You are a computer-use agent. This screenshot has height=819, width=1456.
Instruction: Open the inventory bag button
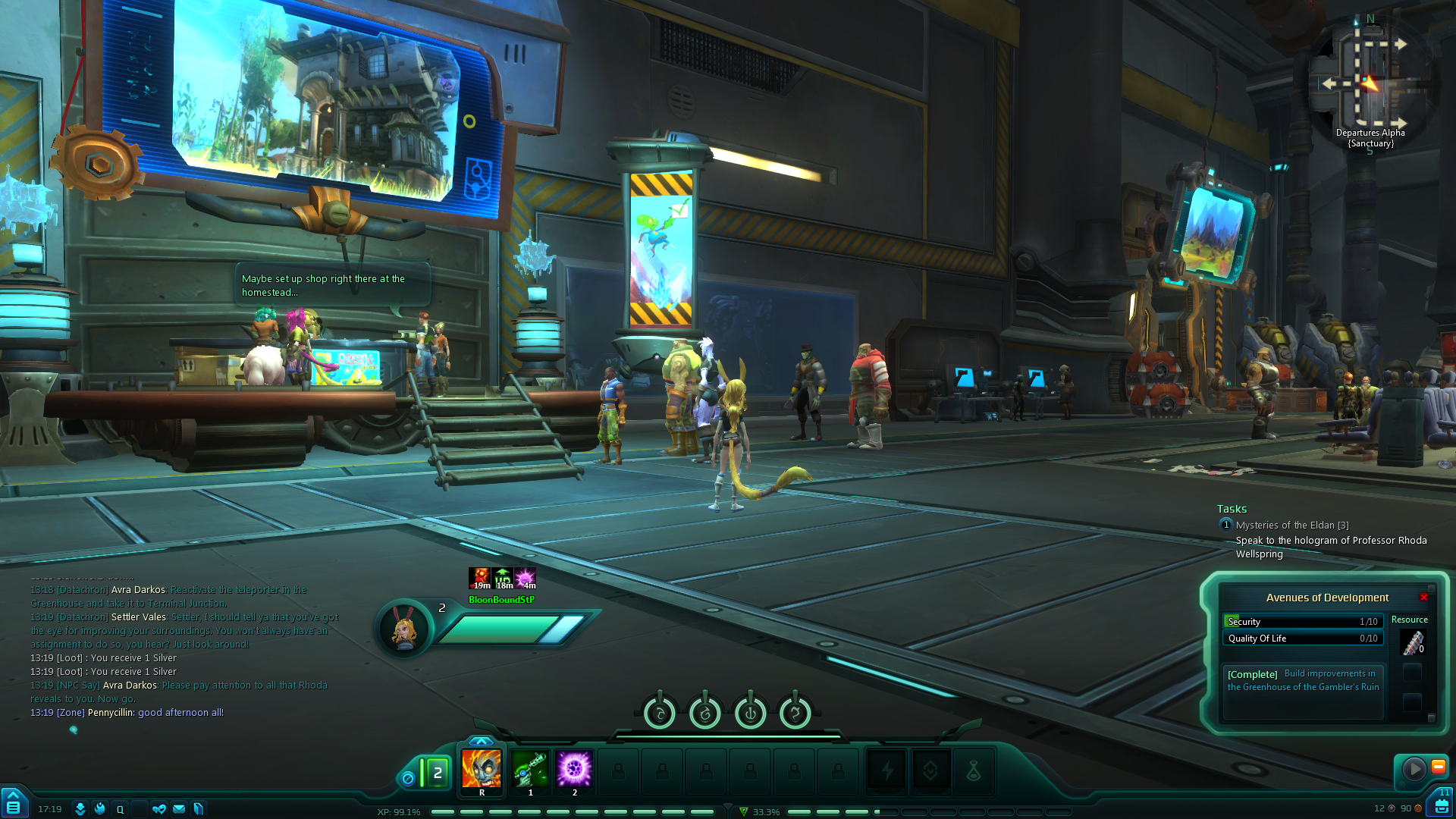pos(1442,805)
